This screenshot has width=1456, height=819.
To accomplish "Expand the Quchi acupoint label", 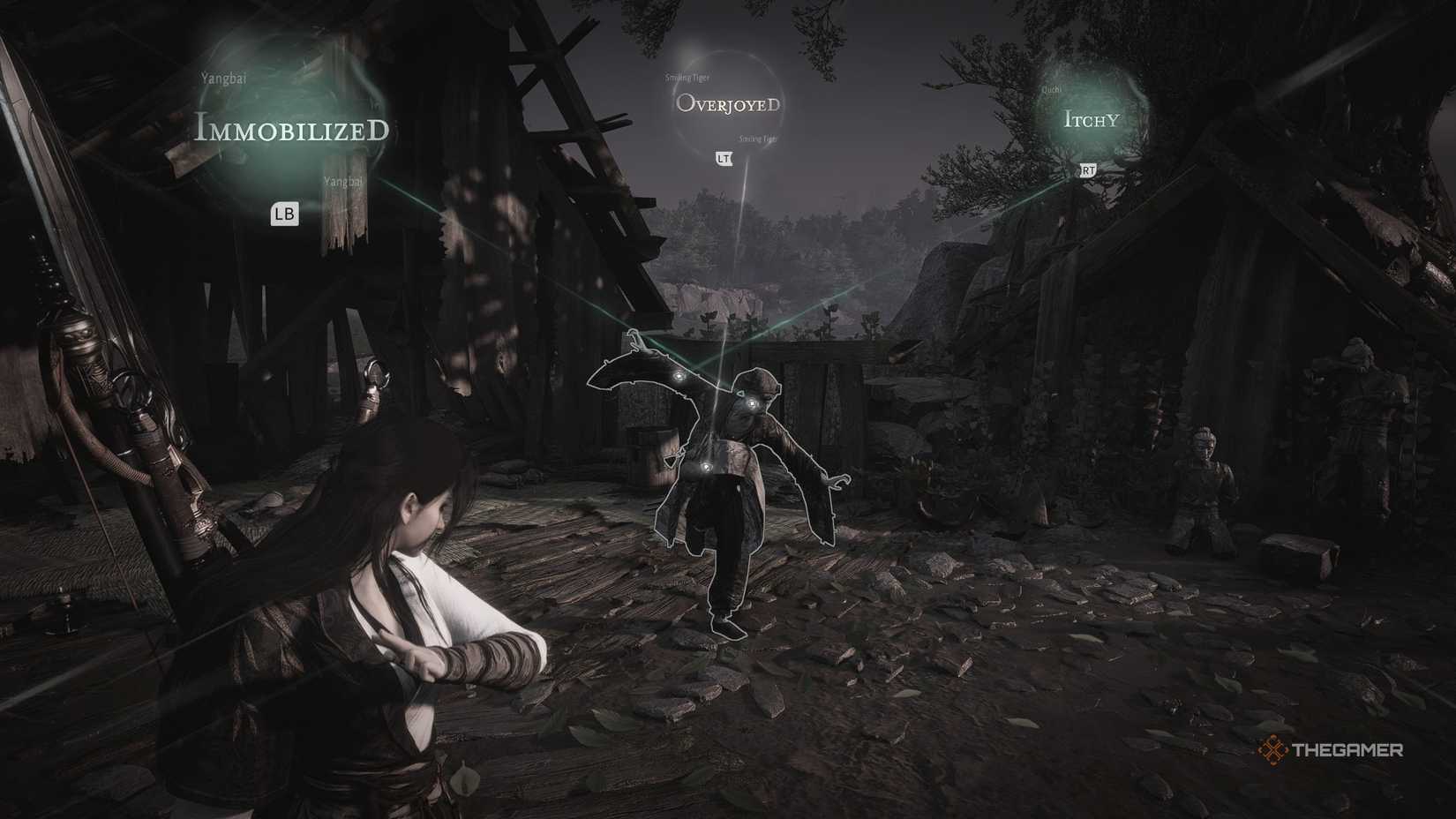I will (x=1052, y=88).
